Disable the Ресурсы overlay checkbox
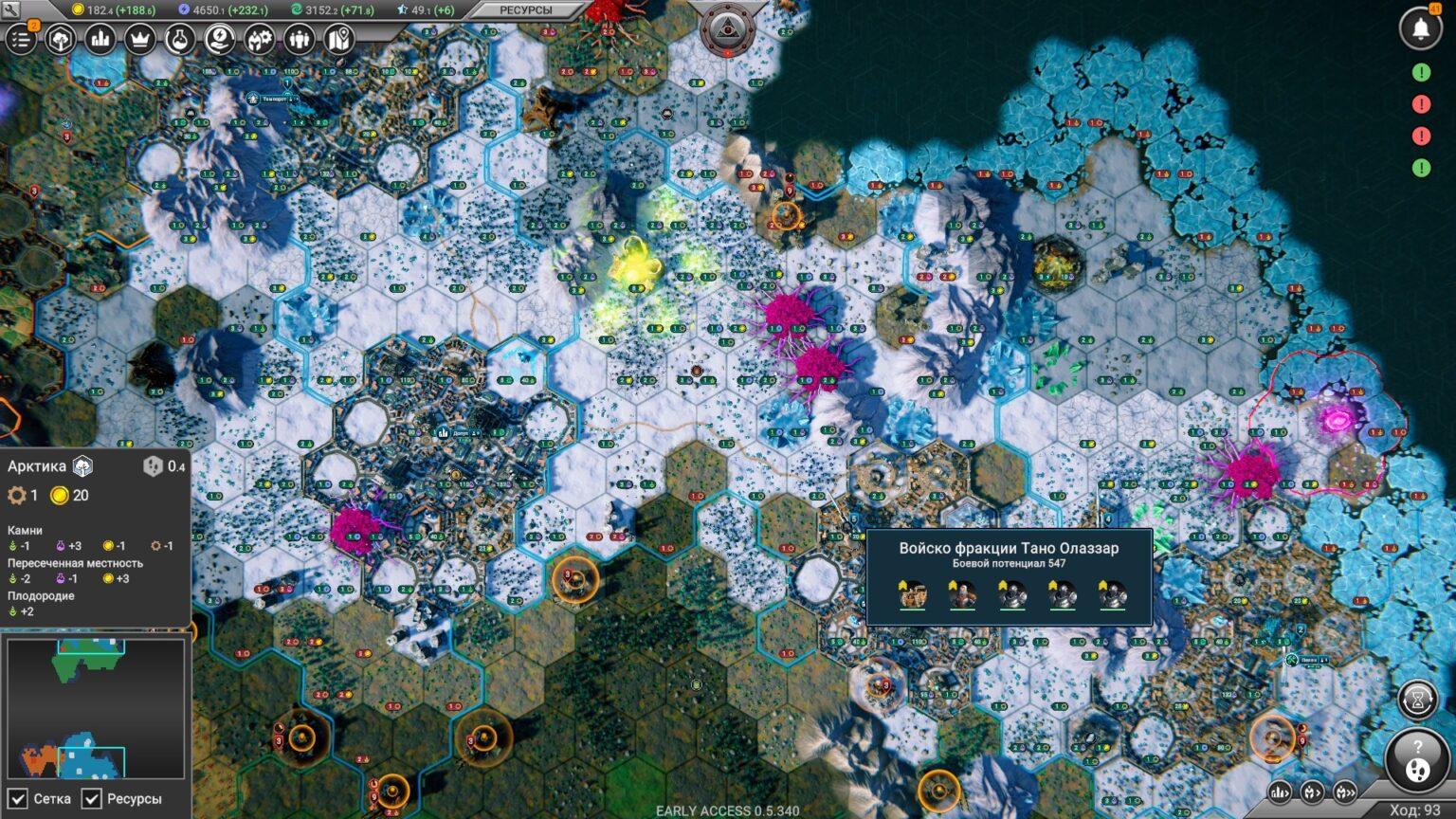 pyautogui.click(x=91, y=799)
